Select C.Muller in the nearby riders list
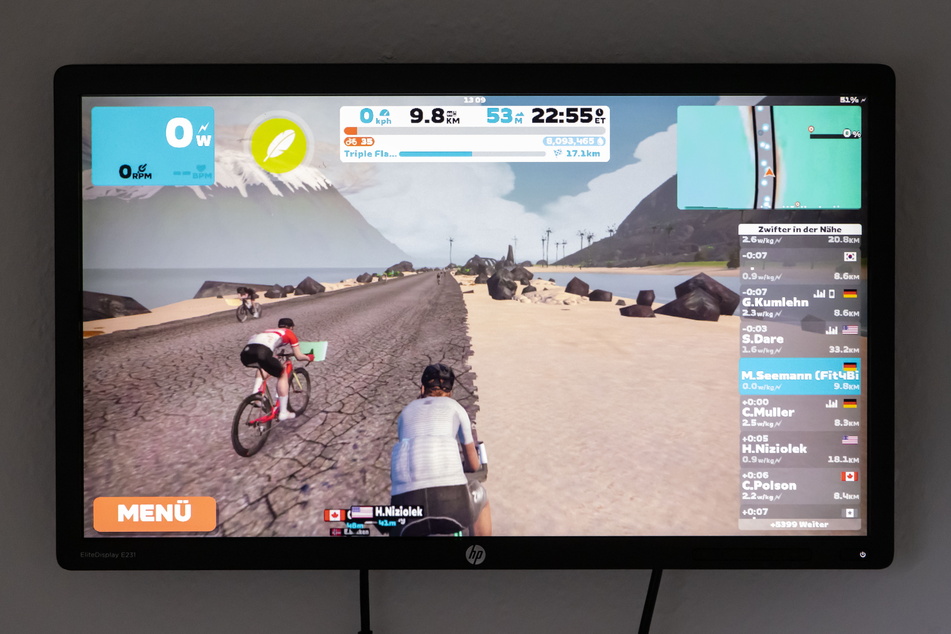This screenshot has height=634, width=951. 800,412
